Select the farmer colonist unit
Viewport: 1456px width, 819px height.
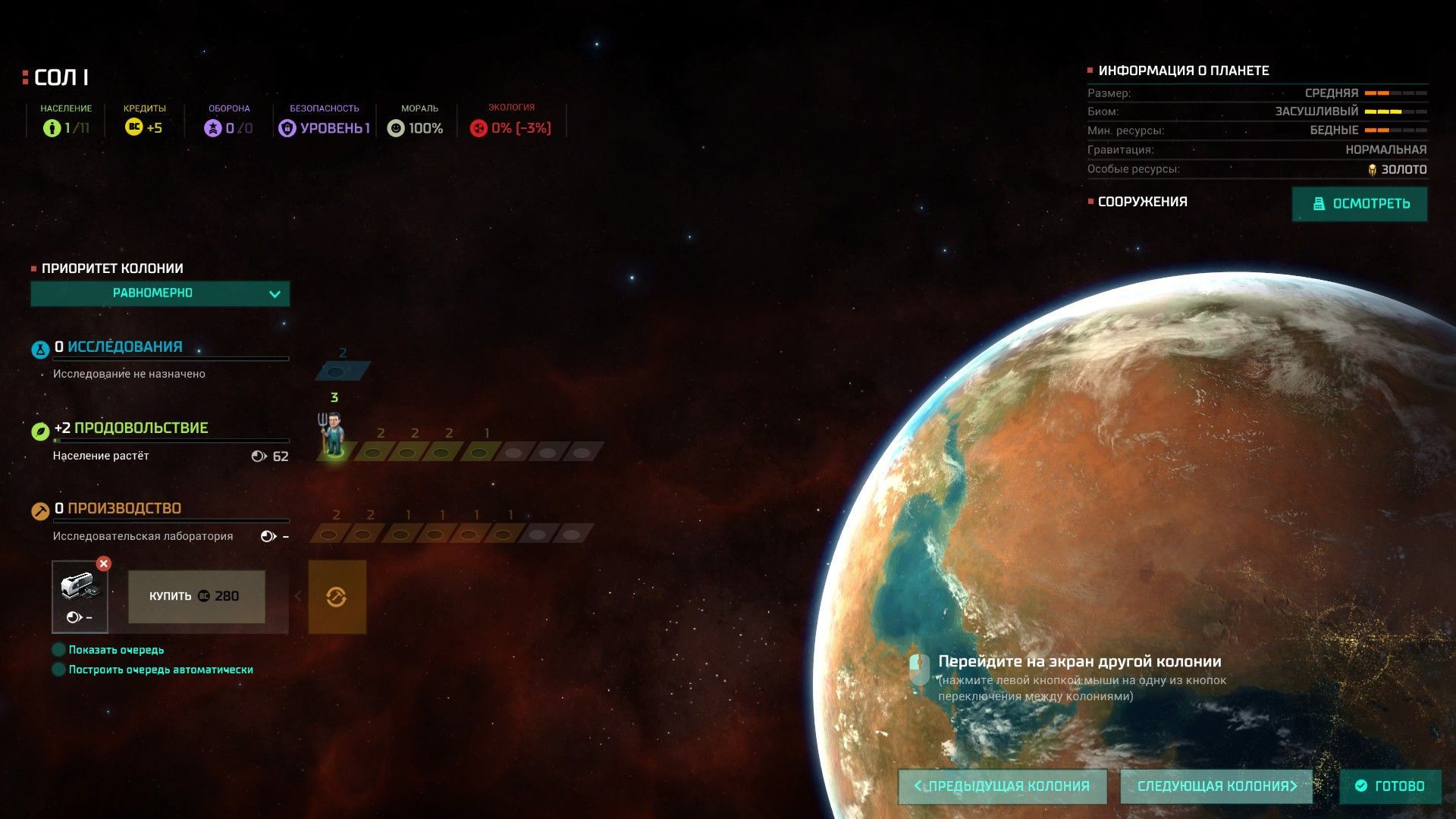332,435
